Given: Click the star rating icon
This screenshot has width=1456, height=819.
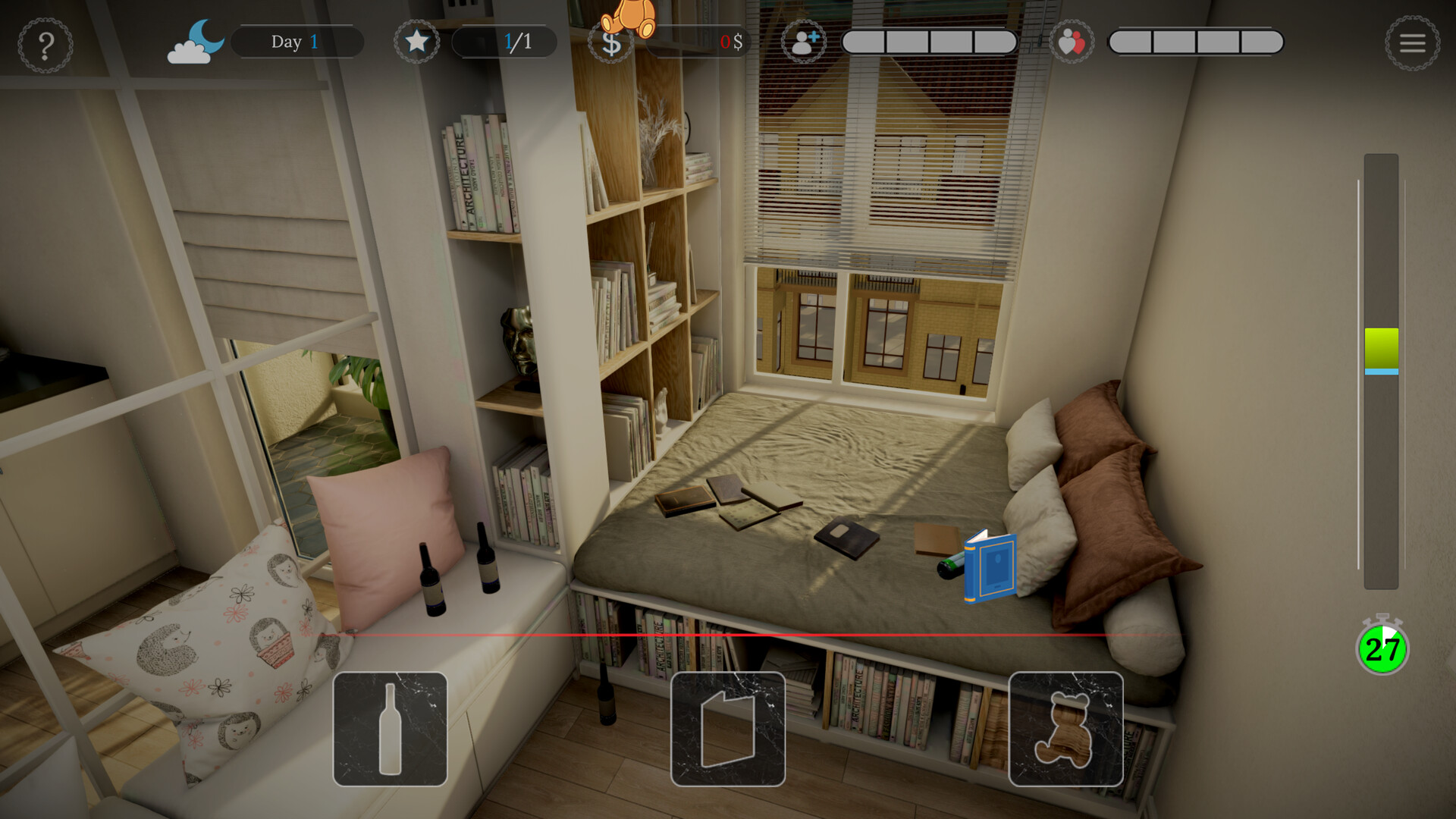Looking at the screenshot, I should coord(416,42).
